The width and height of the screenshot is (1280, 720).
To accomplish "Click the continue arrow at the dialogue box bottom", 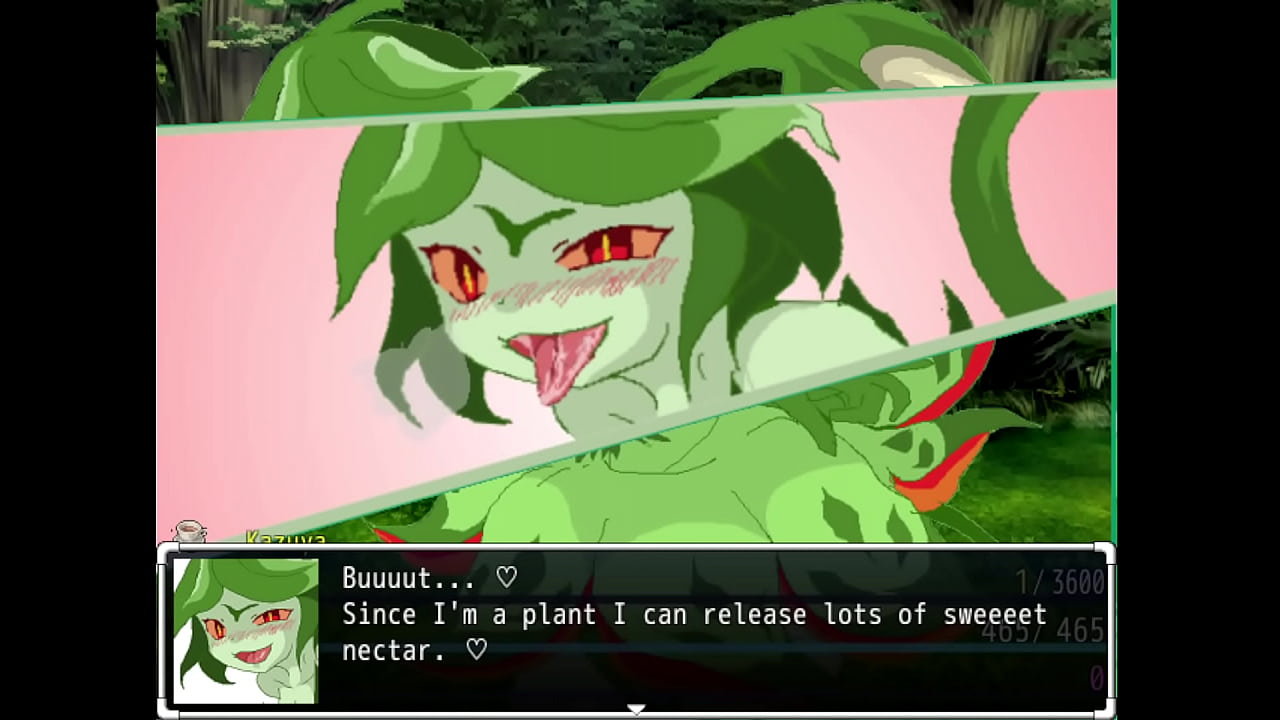I will 637,707.
